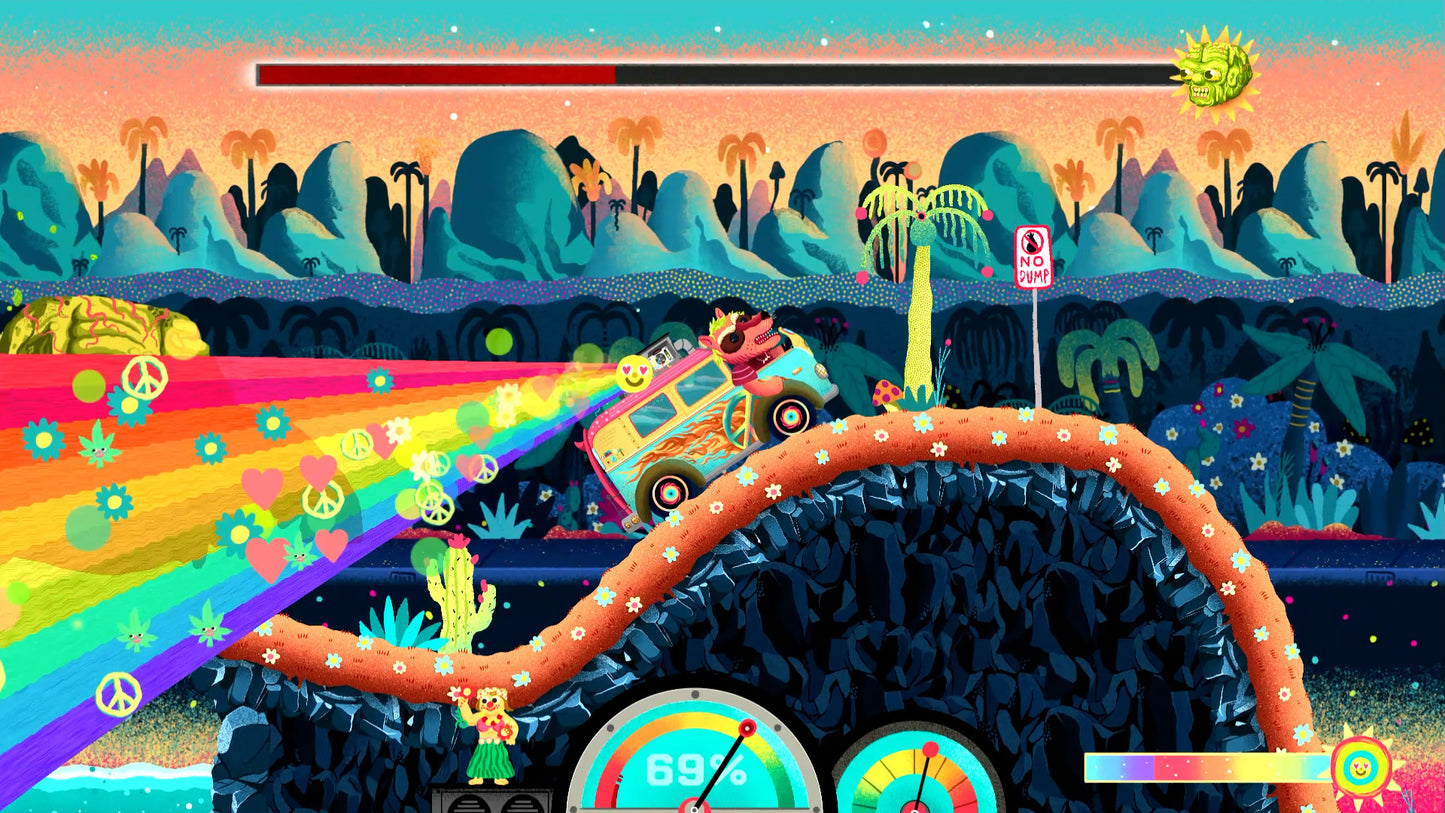Click the NO DUMP crossed-skunk sign
Viewport: 1445px width, 813px height.
1032,258
